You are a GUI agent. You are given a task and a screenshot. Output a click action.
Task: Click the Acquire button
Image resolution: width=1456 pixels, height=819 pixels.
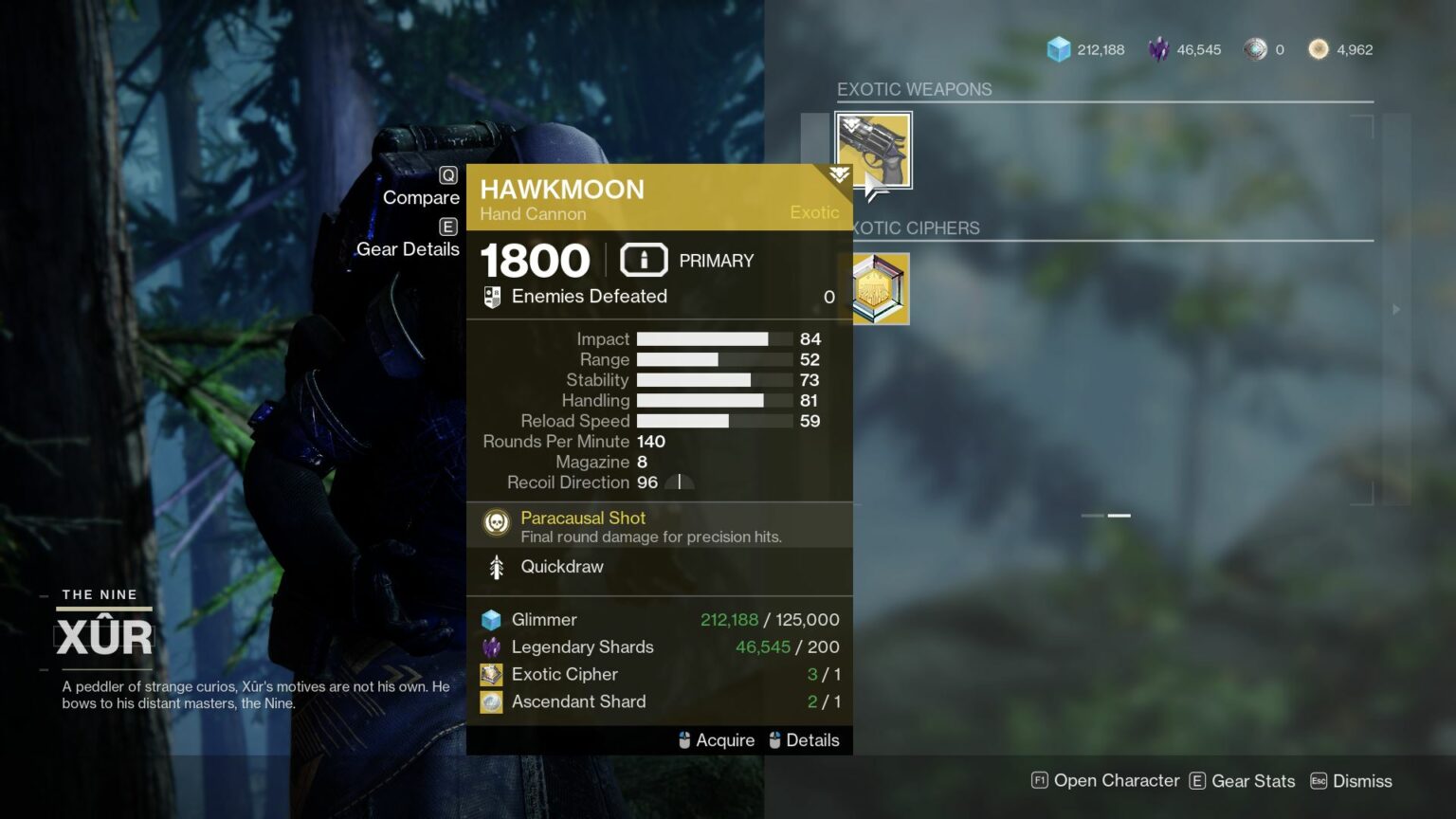pos(717,739)
